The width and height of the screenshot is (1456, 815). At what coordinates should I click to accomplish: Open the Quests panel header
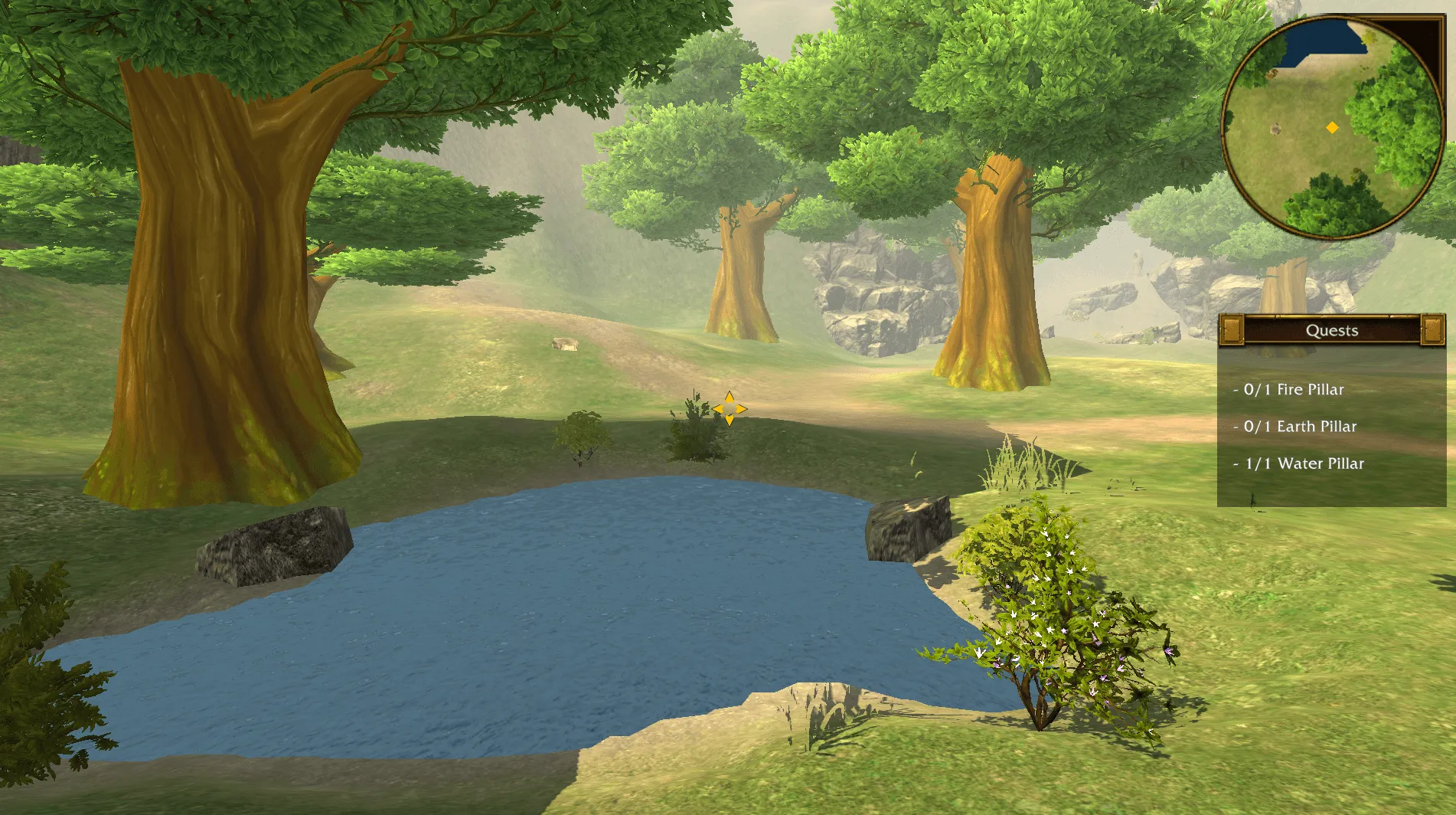(x=1331, y=331)
